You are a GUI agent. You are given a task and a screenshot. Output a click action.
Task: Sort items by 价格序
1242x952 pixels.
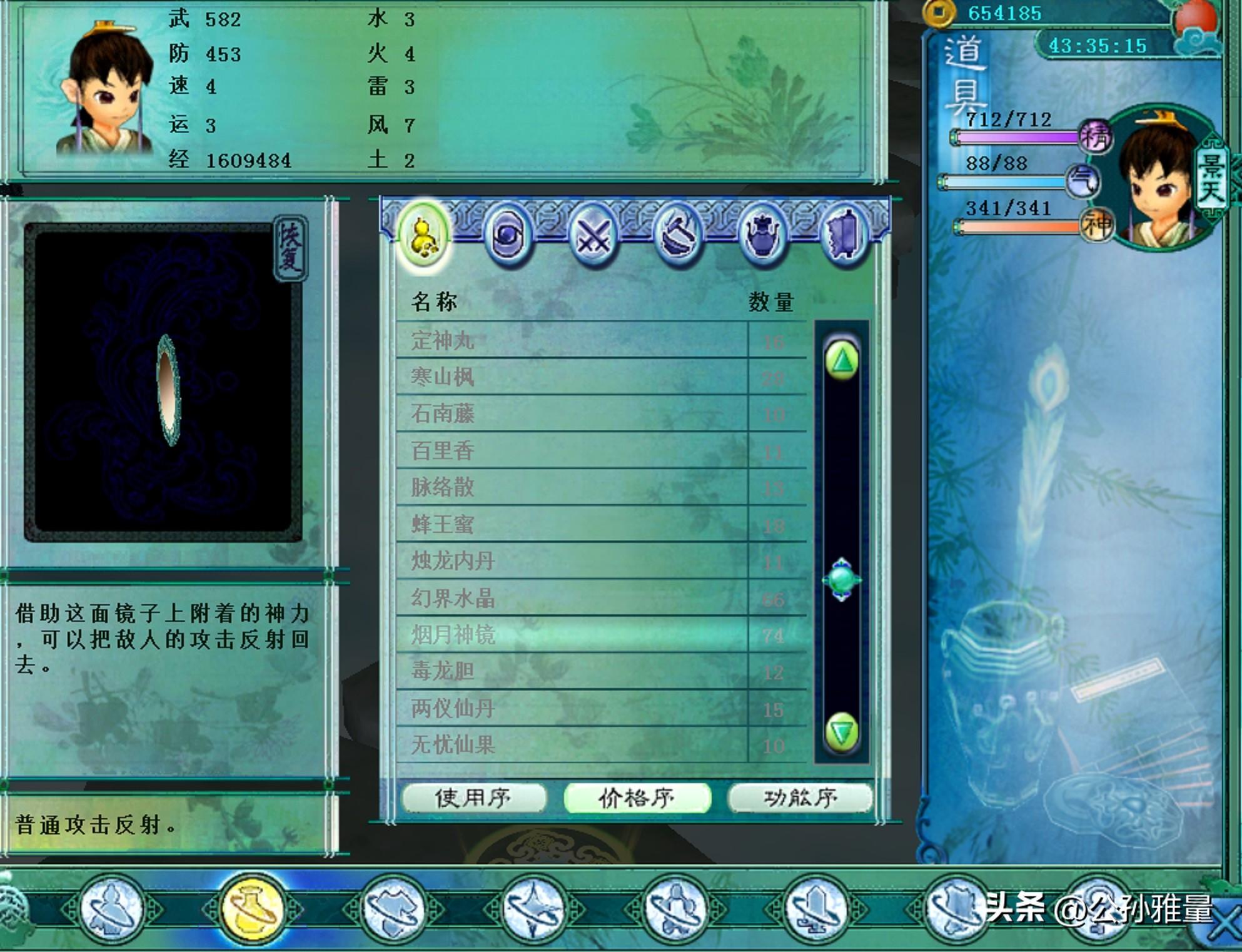(x=637, y=798)
